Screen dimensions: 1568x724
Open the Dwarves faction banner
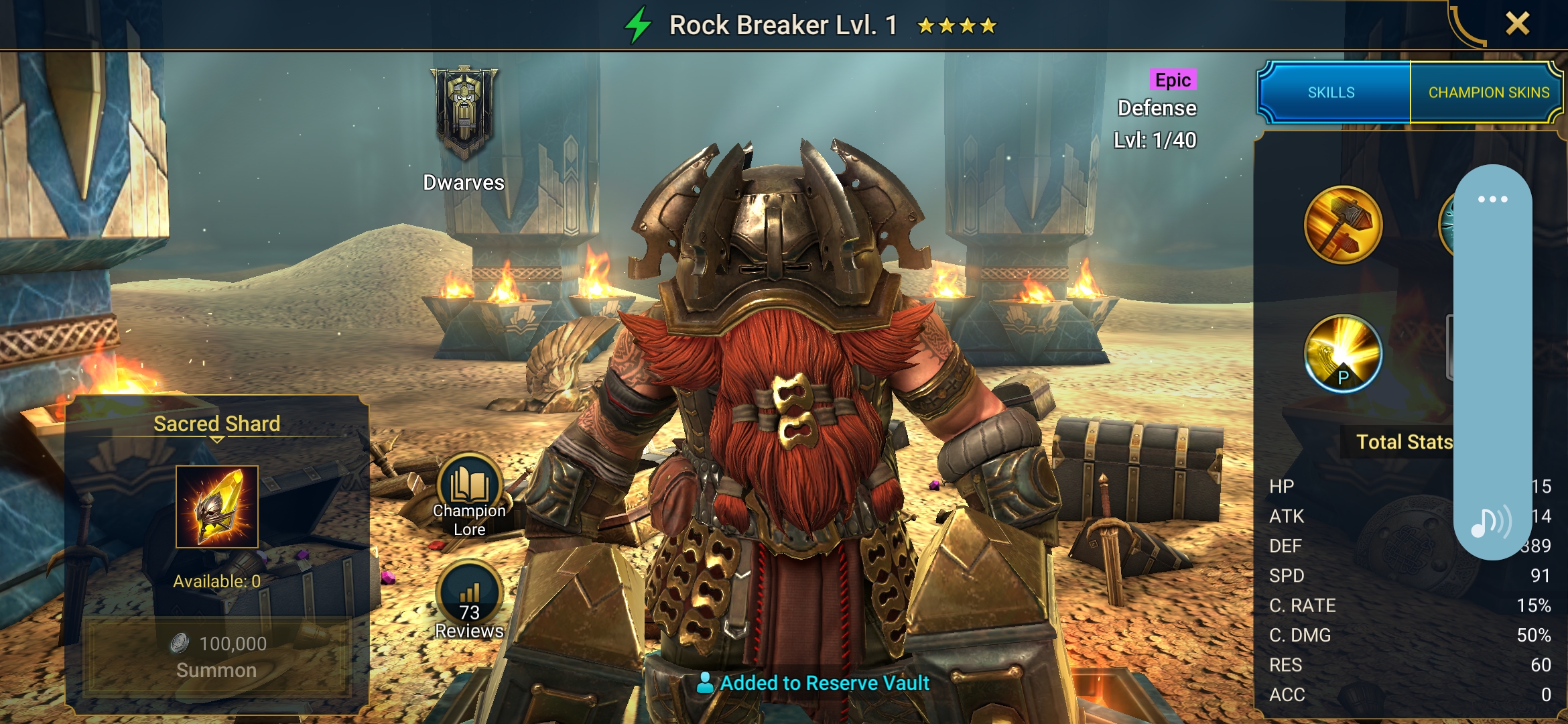464,114
